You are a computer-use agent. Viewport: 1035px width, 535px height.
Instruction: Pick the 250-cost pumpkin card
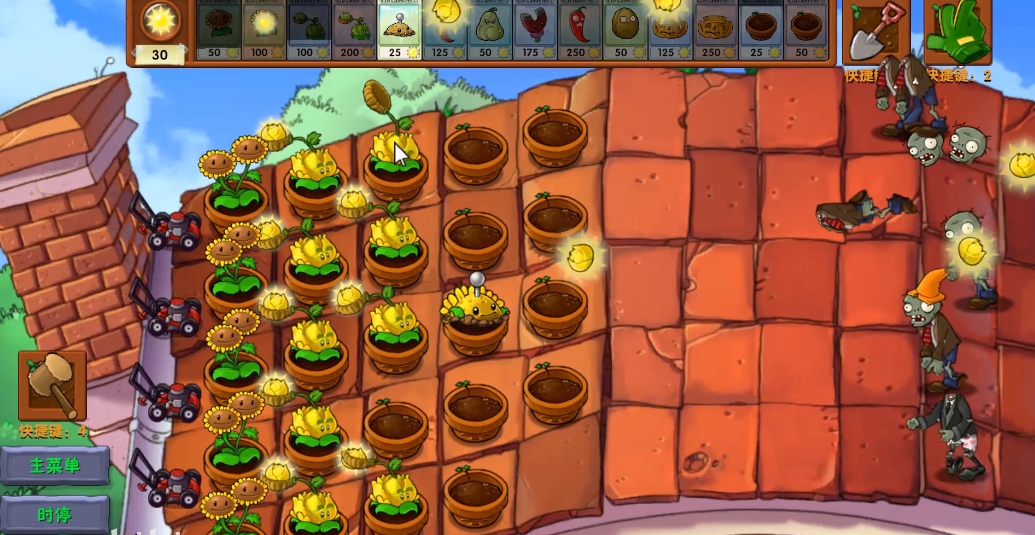click(x=714, y=30)
